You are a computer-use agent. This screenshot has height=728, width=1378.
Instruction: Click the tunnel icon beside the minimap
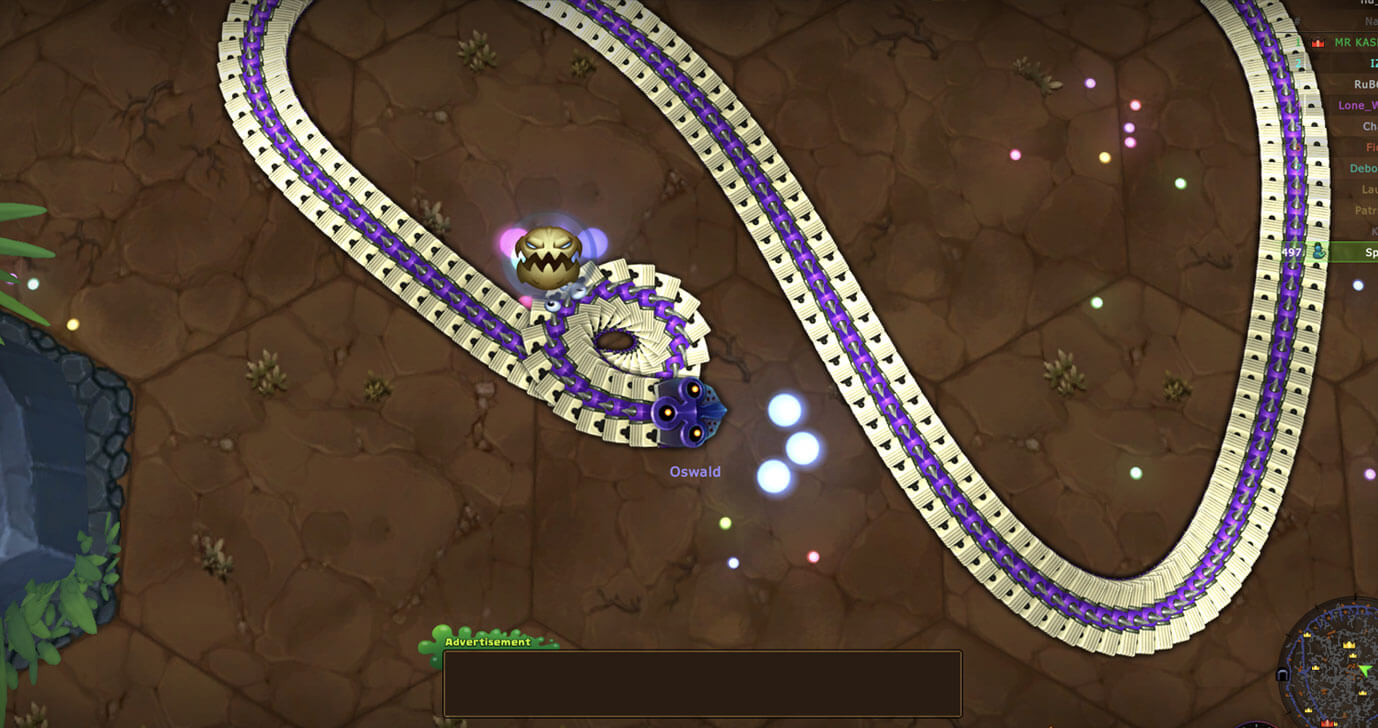[1283, 675]
